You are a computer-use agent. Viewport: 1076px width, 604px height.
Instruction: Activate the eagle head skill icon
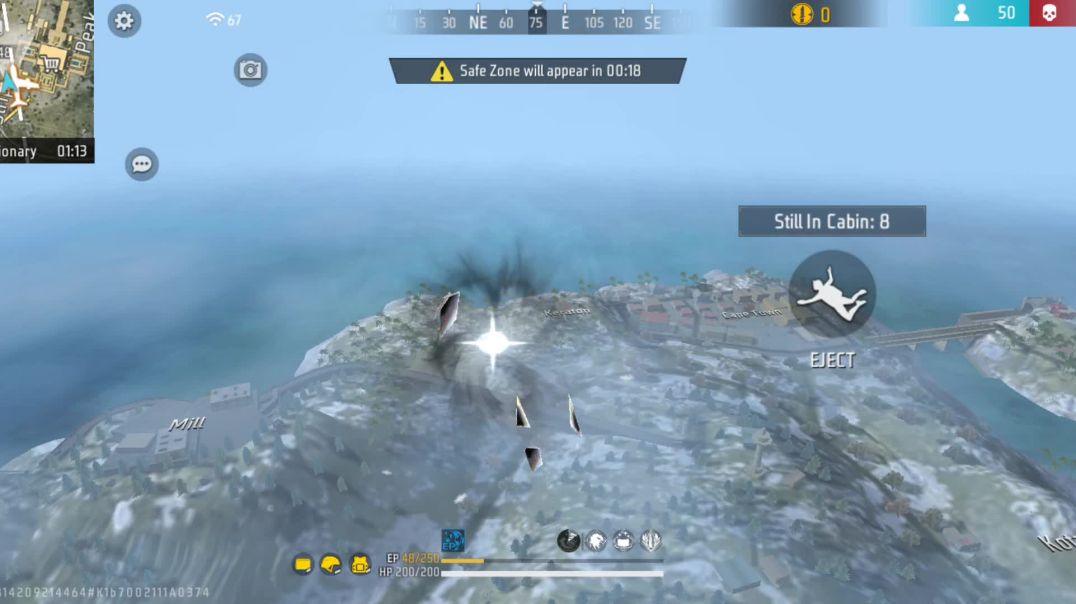[596, 541]
